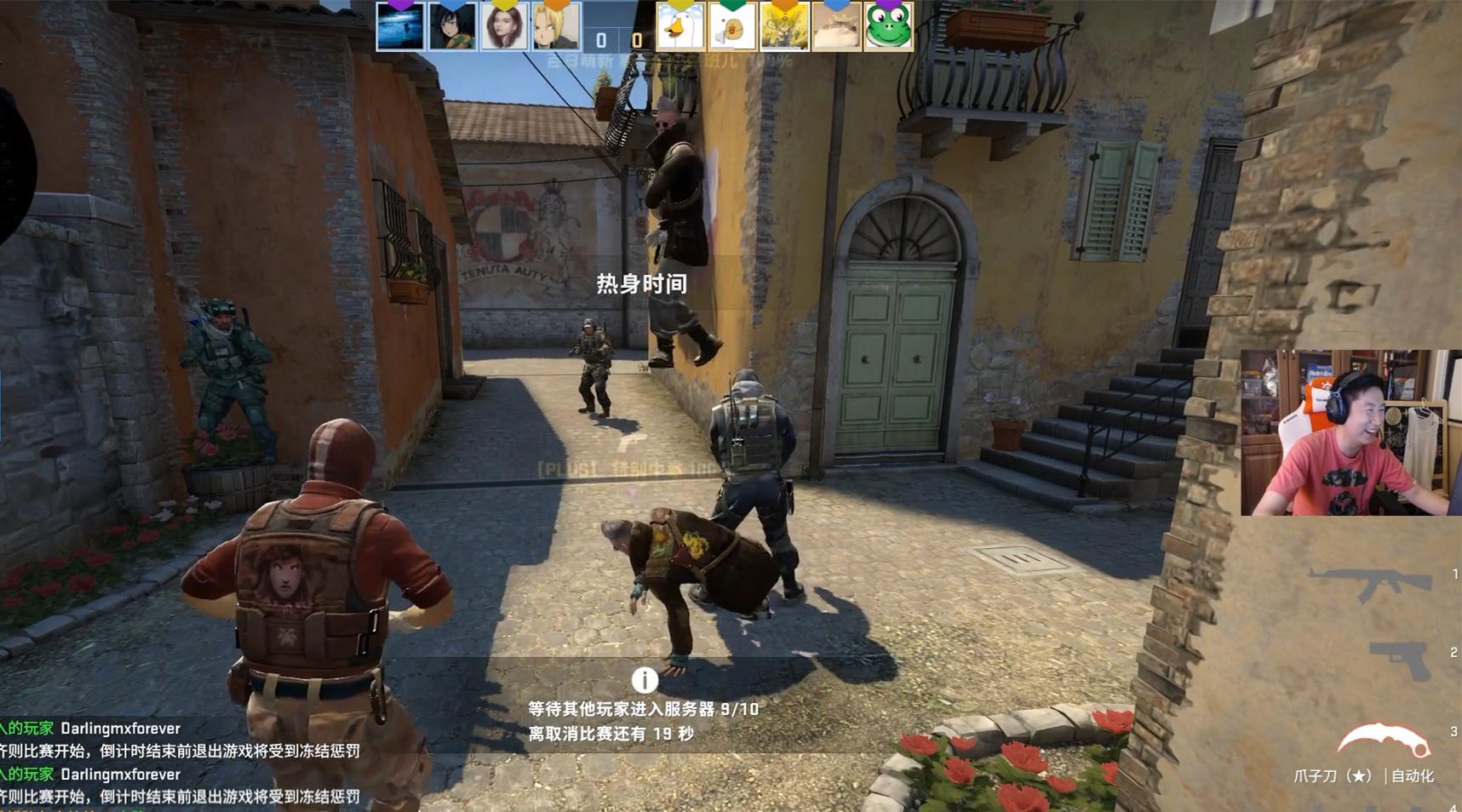Click the purple marker above the leftmost avatar
The height and width of the screenshot is (812, 1462).
(400, 6)
